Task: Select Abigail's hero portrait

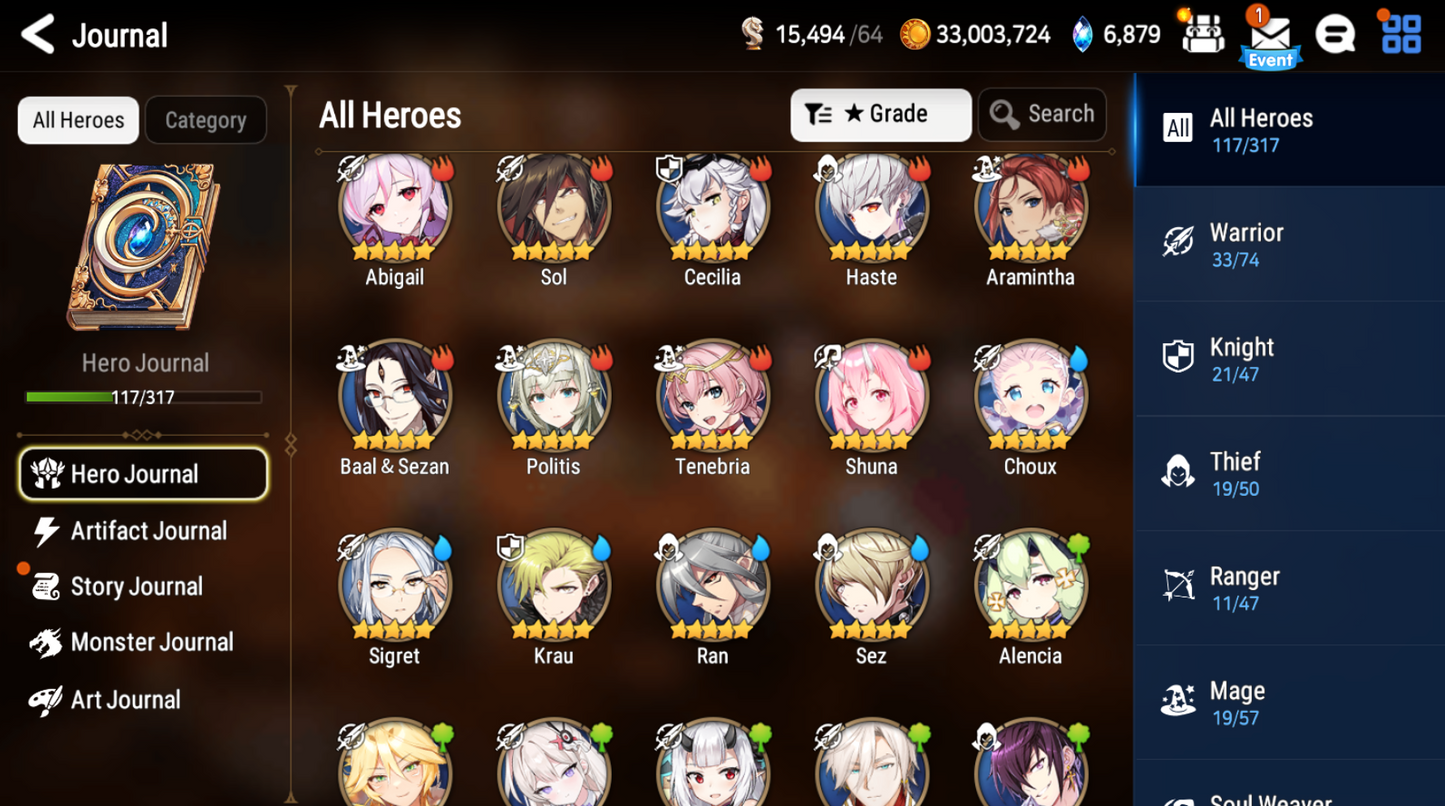Action: point(394,207)
